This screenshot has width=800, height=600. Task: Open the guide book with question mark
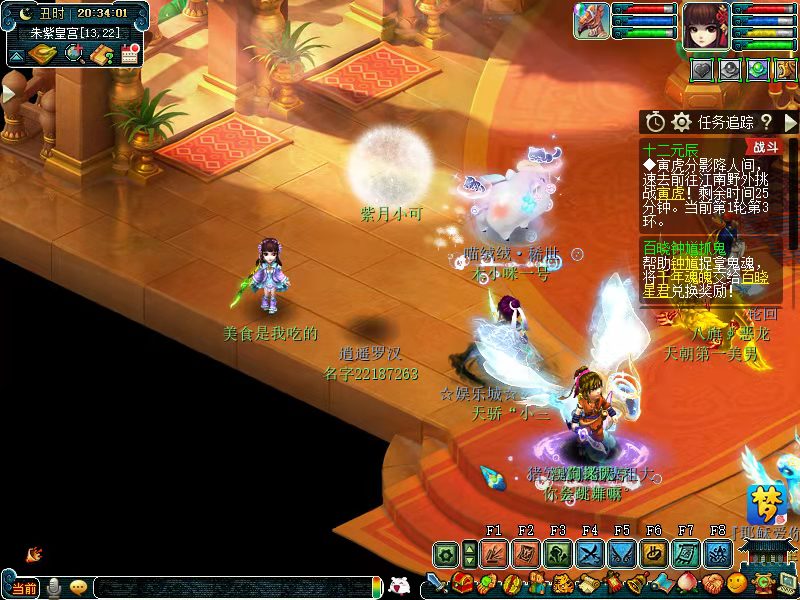[101, 54]
